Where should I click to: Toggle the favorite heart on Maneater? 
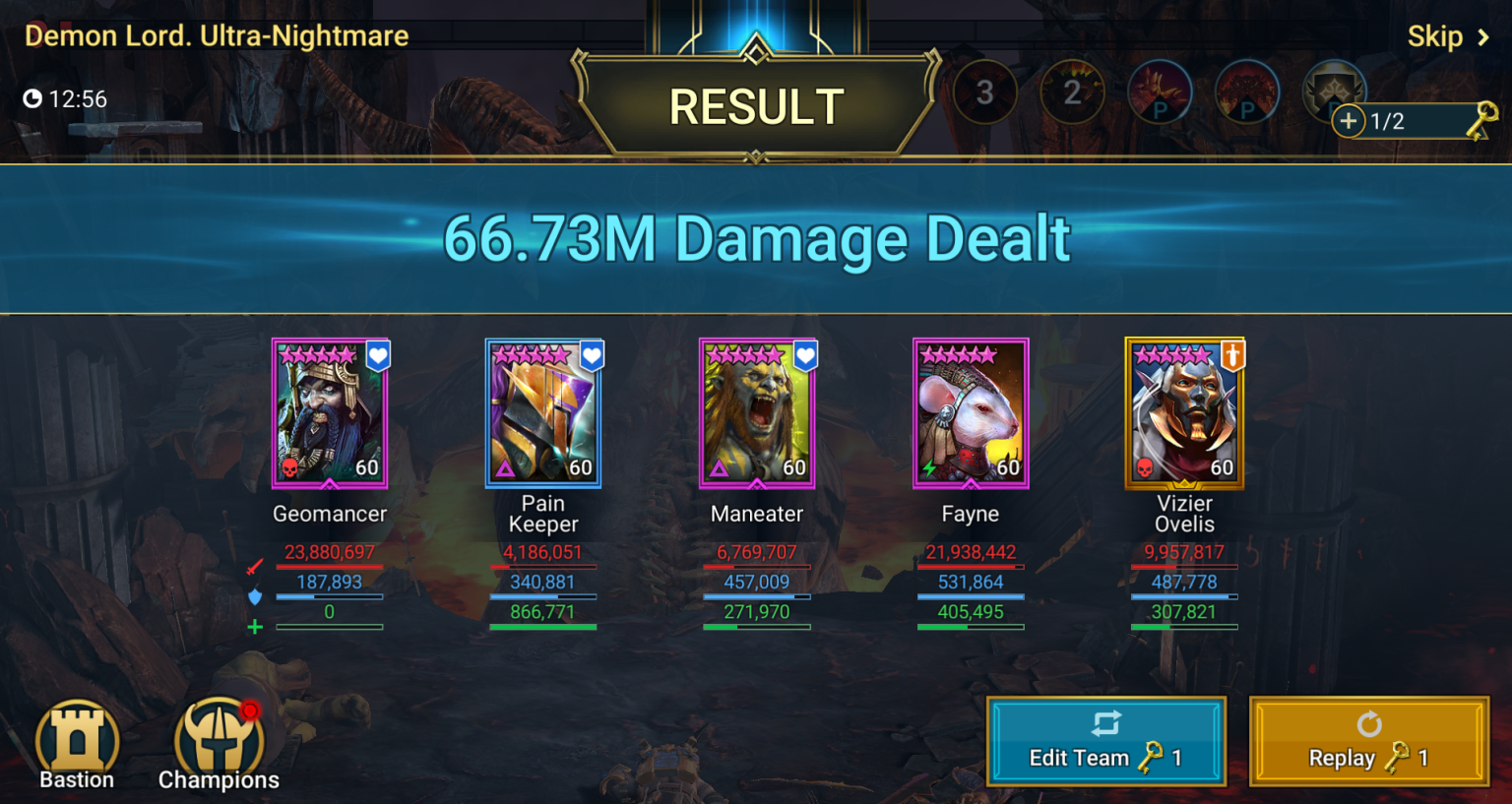[803, 357]
